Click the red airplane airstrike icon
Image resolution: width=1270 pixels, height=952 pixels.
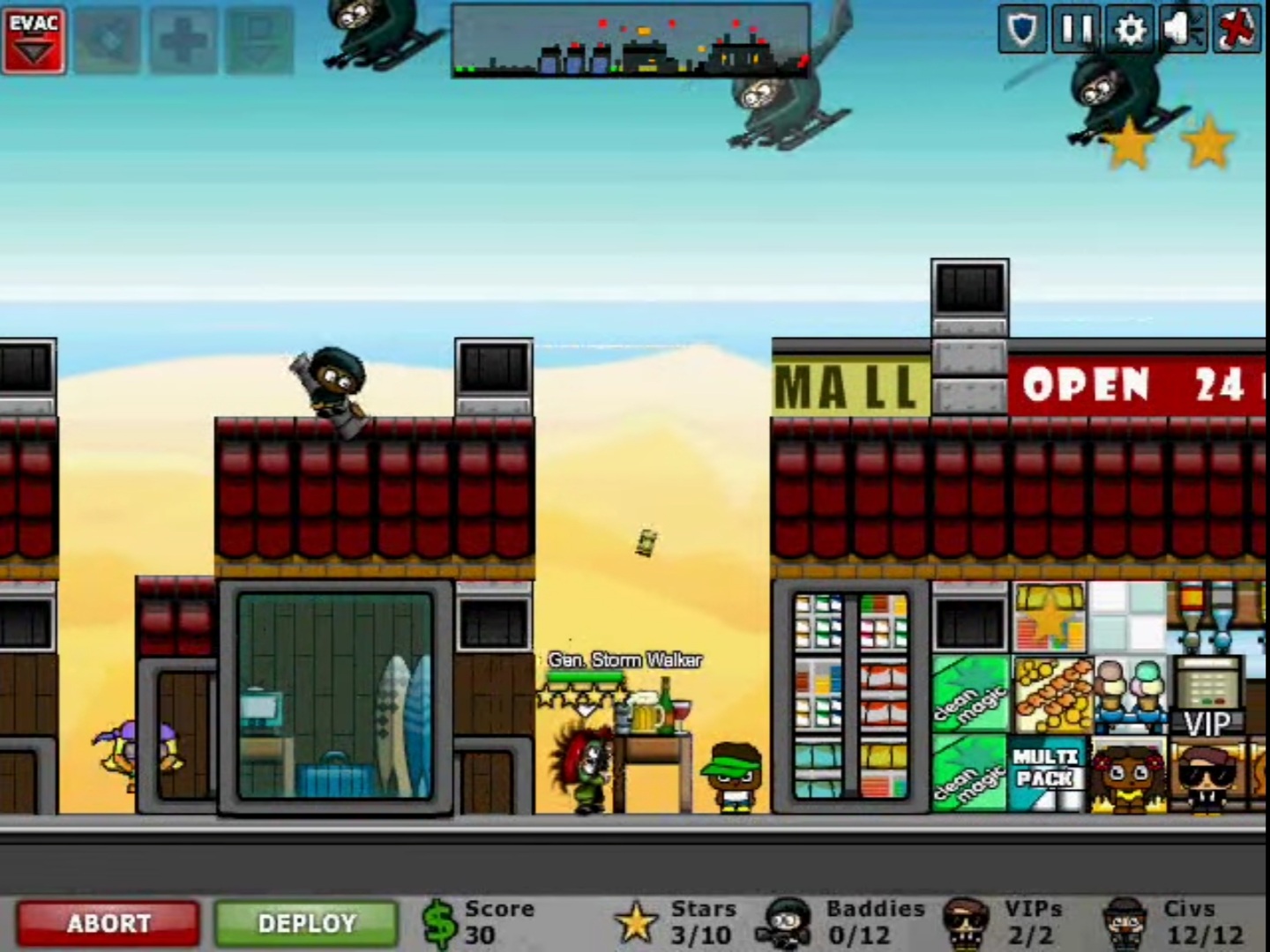(x=1236, y=29)
